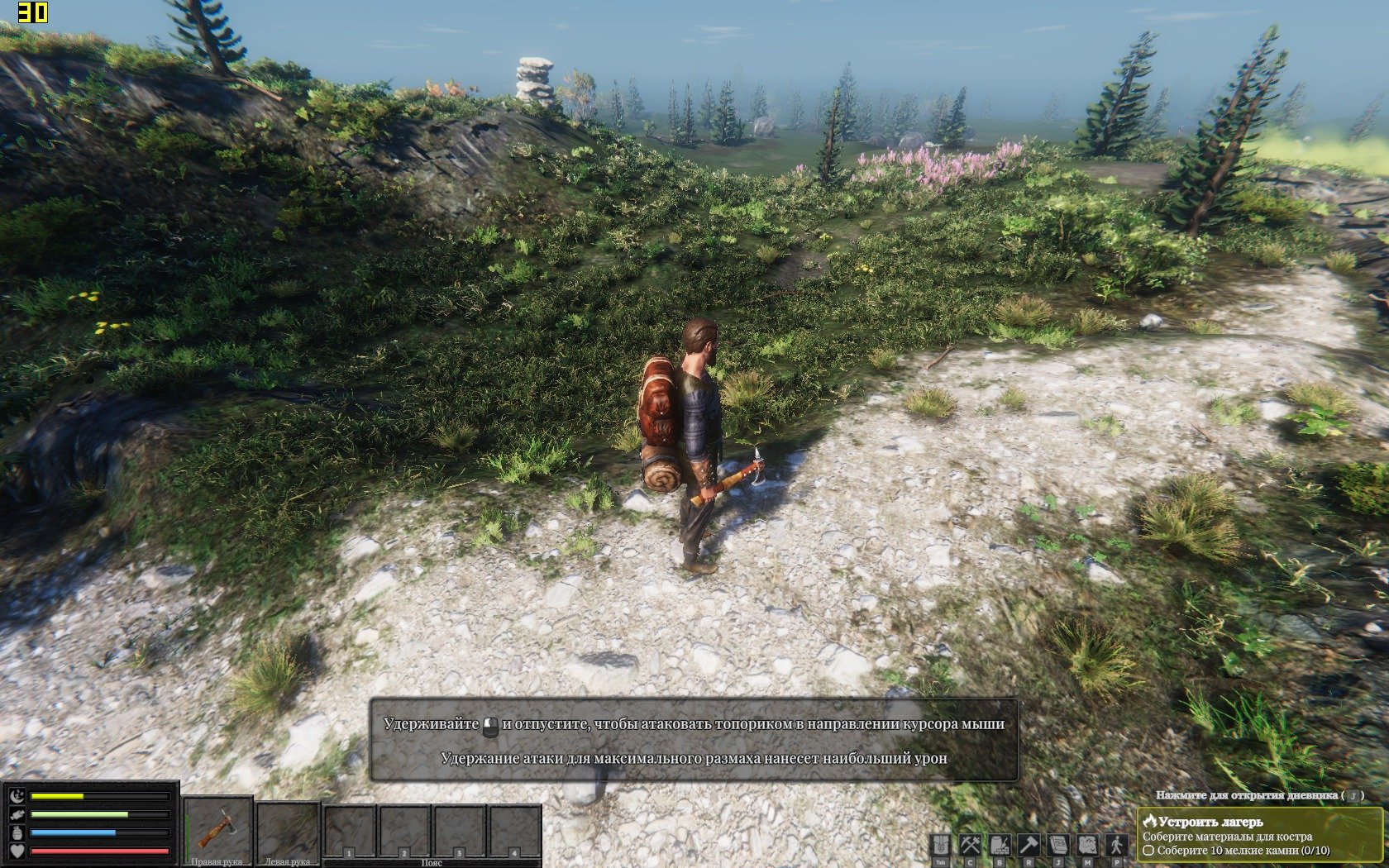Select belt slot number 1
Screen dimensions: 1389x868
pyautogui.click(x=350, y=831)
